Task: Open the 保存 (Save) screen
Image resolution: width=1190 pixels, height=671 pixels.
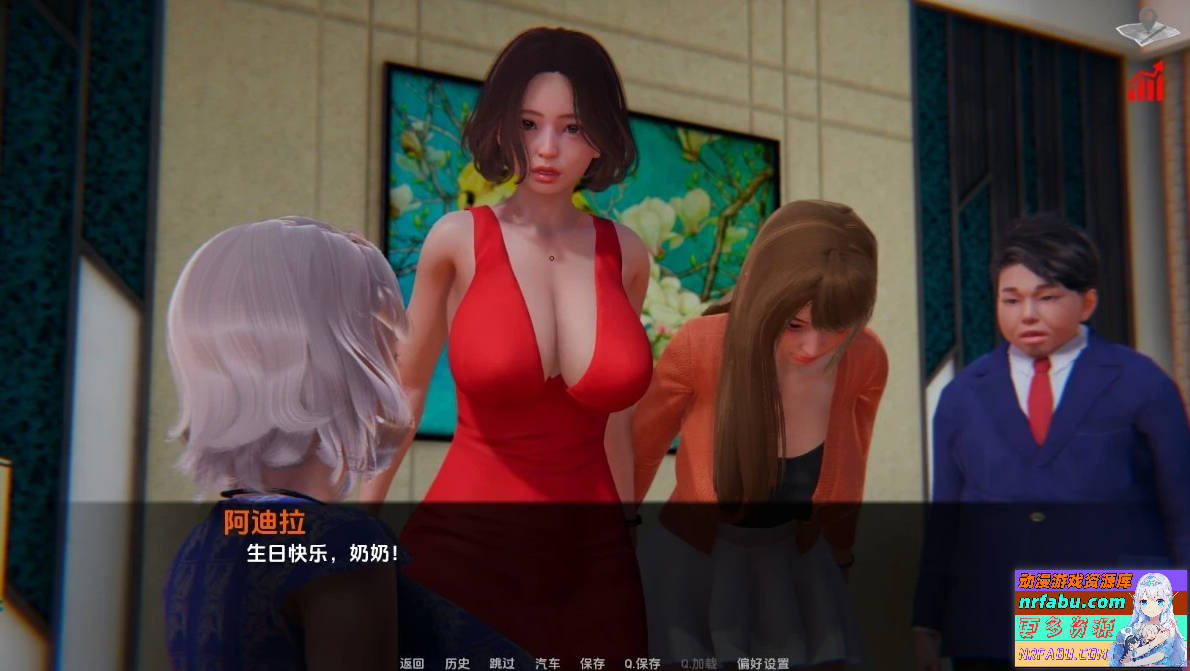Action: [x=592, y=663]
